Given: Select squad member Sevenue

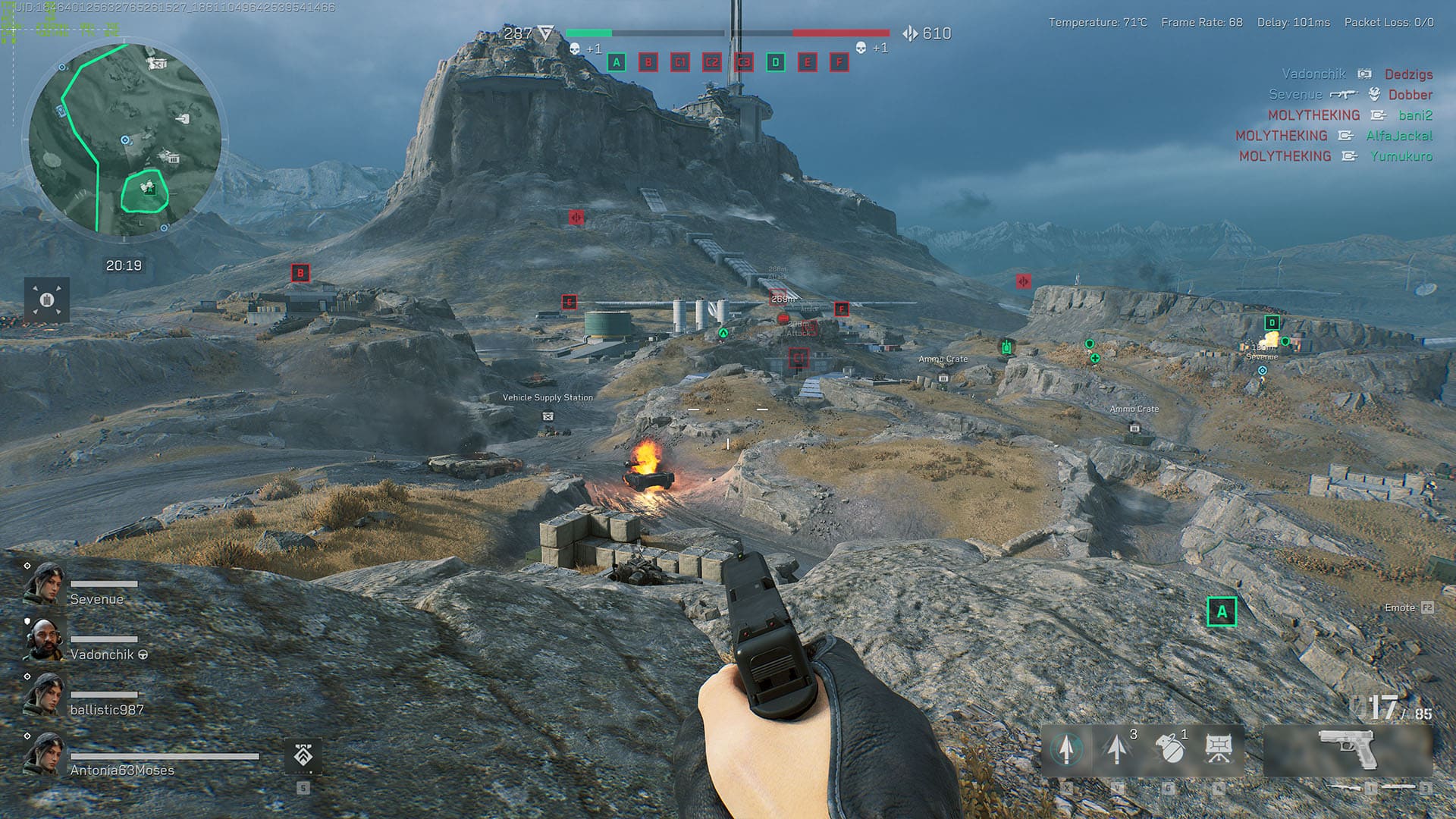Looking at the screenshot, I should [x=96, y=599].
